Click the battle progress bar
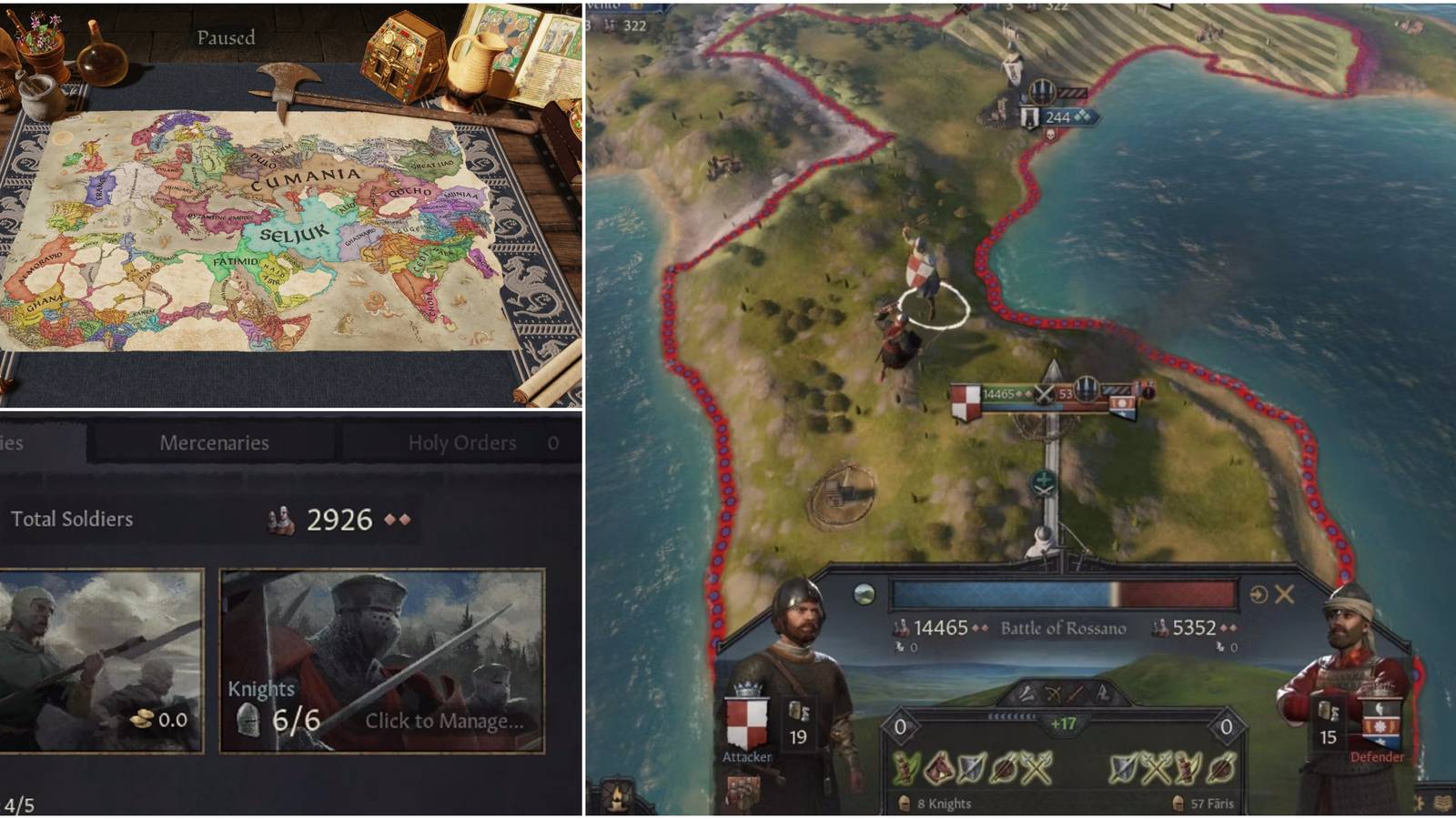1456x819 pixels. click(x=1065, y=593)
